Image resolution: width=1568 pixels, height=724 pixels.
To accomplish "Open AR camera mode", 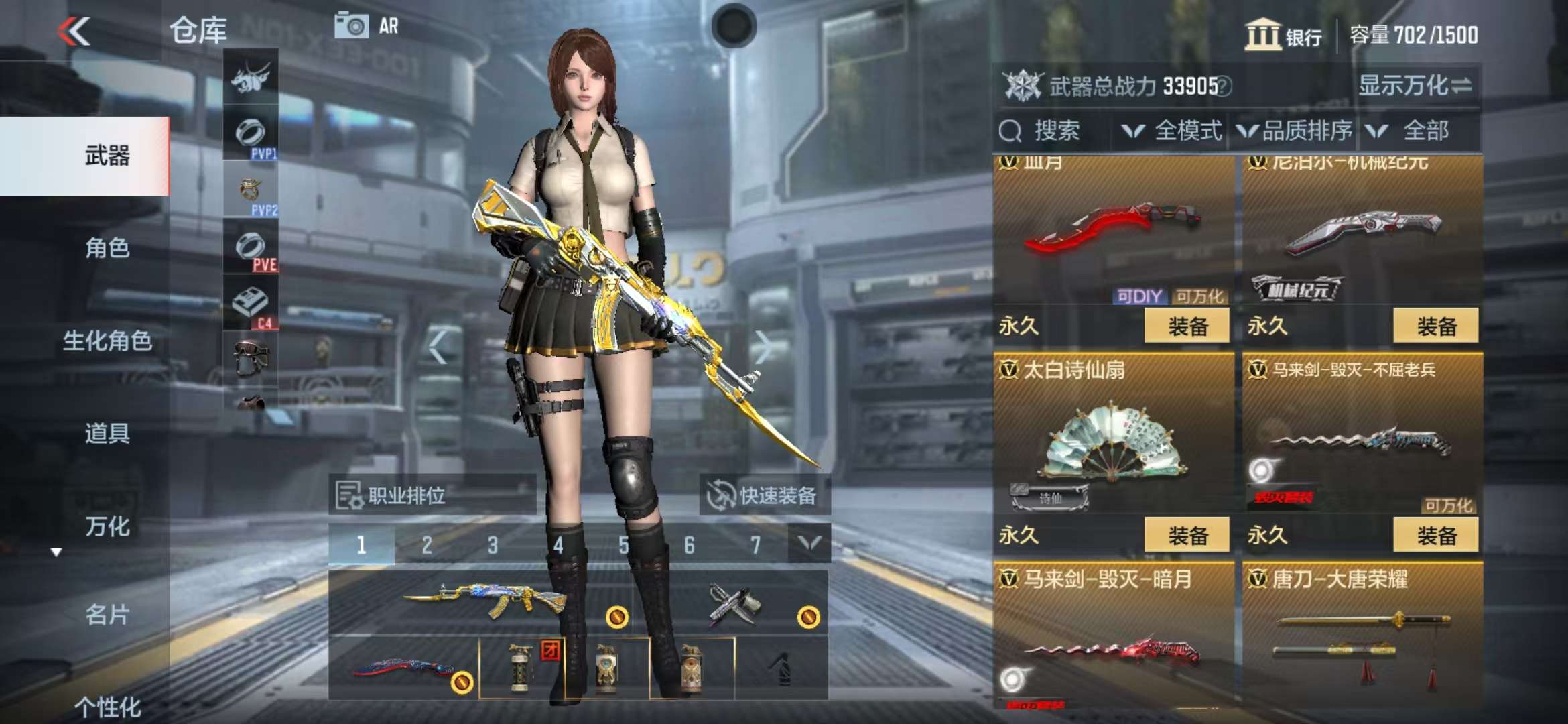I will pyautogui.click(x=367, y=27).
